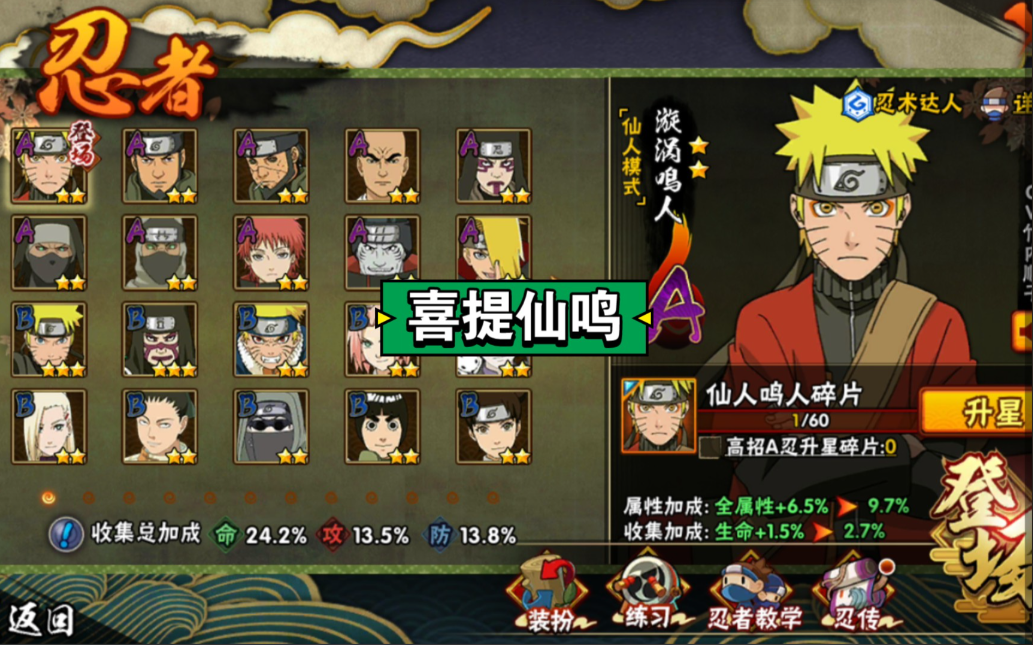1033x645 pixels.
Task: Select the Shikamaru ninja portrait
Action: click(x=160, y=427)
